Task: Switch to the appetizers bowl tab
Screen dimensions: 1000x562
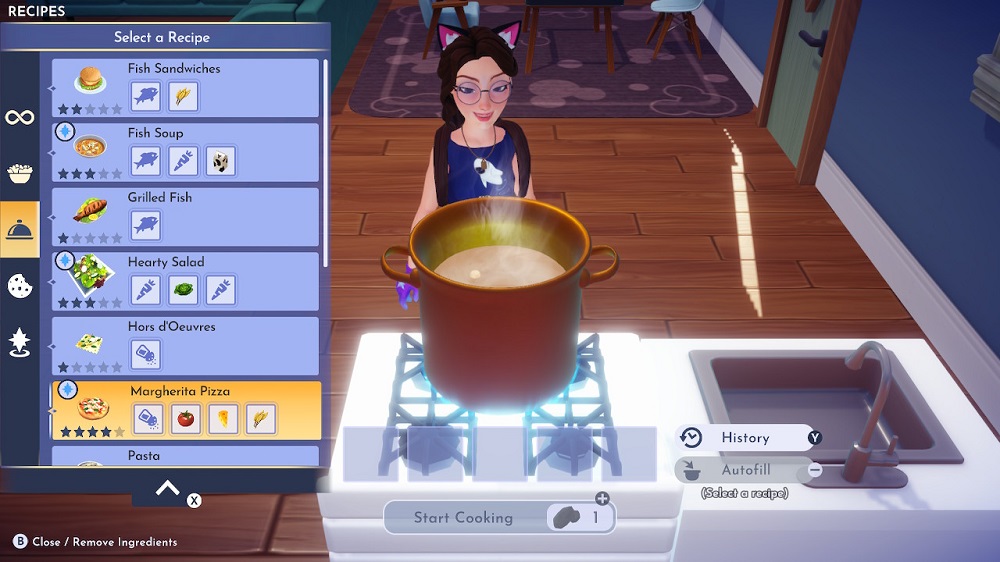Action: [19, 173]
